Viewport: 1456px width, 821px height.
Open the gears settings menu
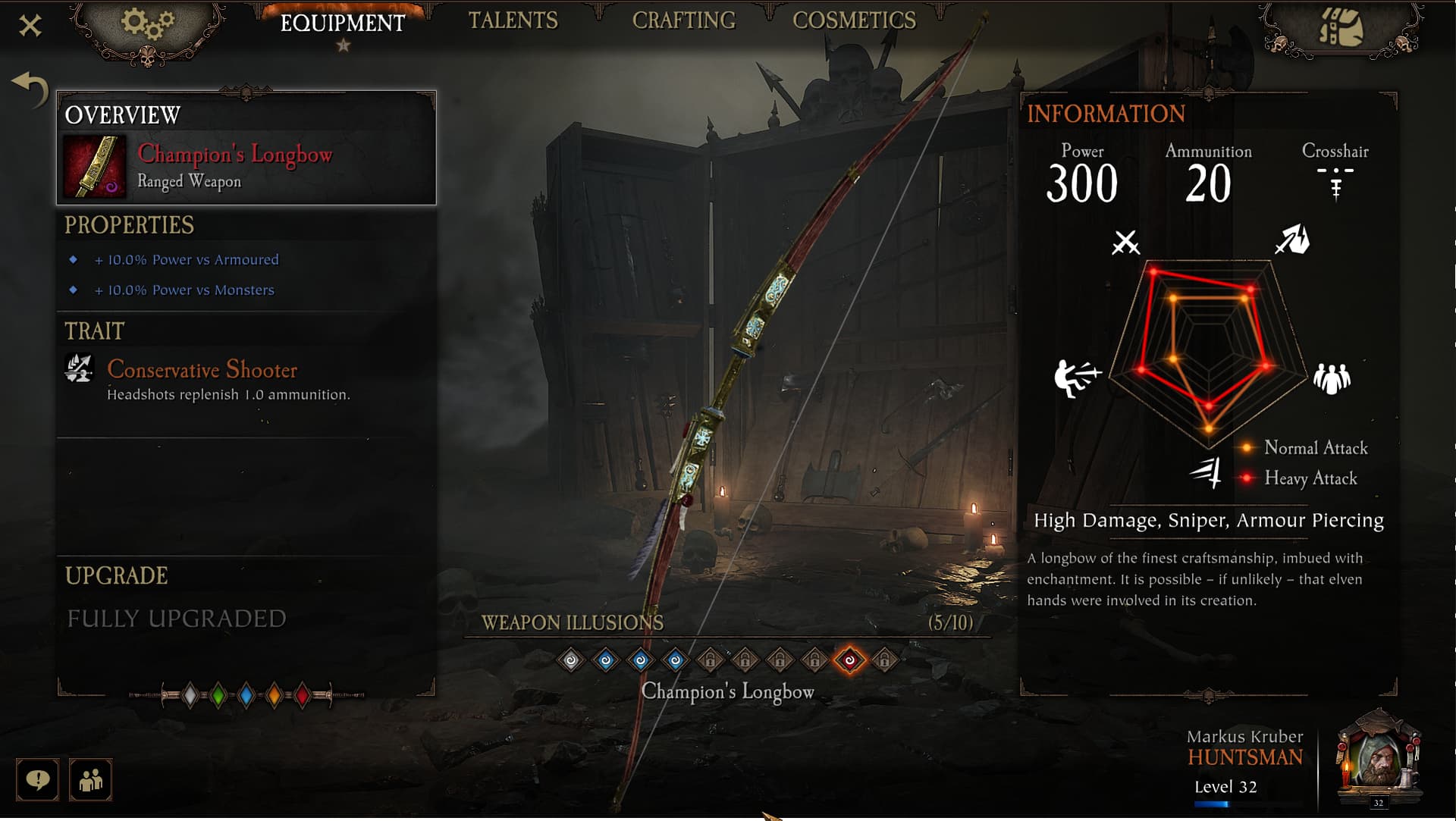coord(148,27)
